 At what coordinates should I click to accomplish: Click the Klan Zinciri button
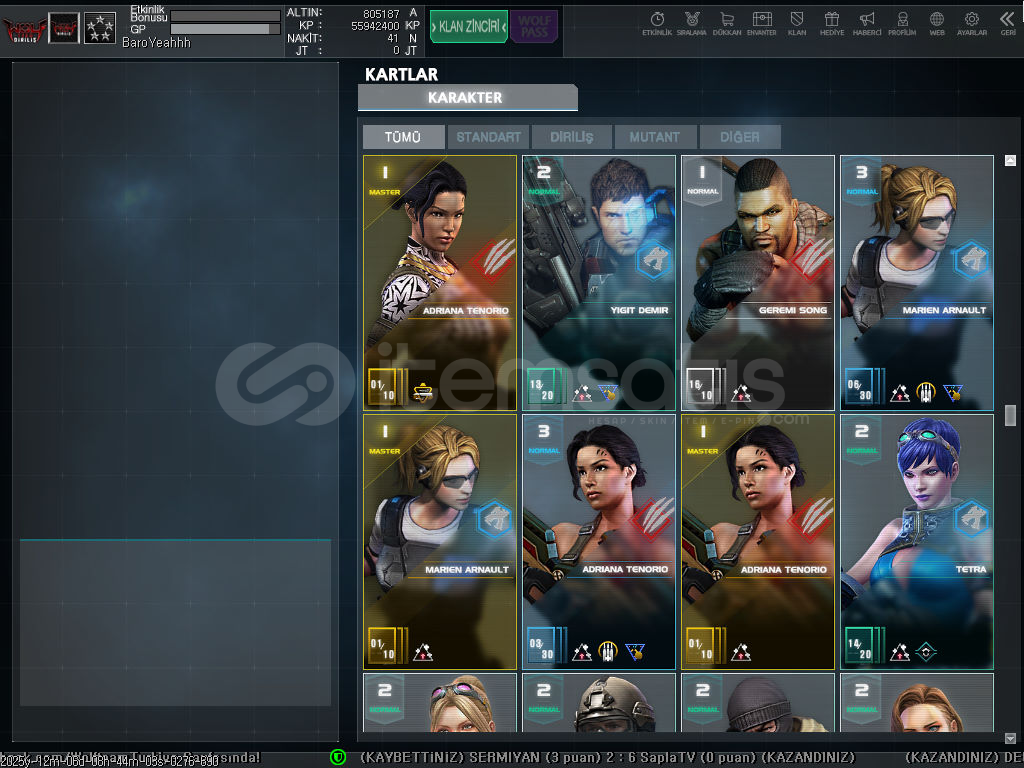coord(468,27)
